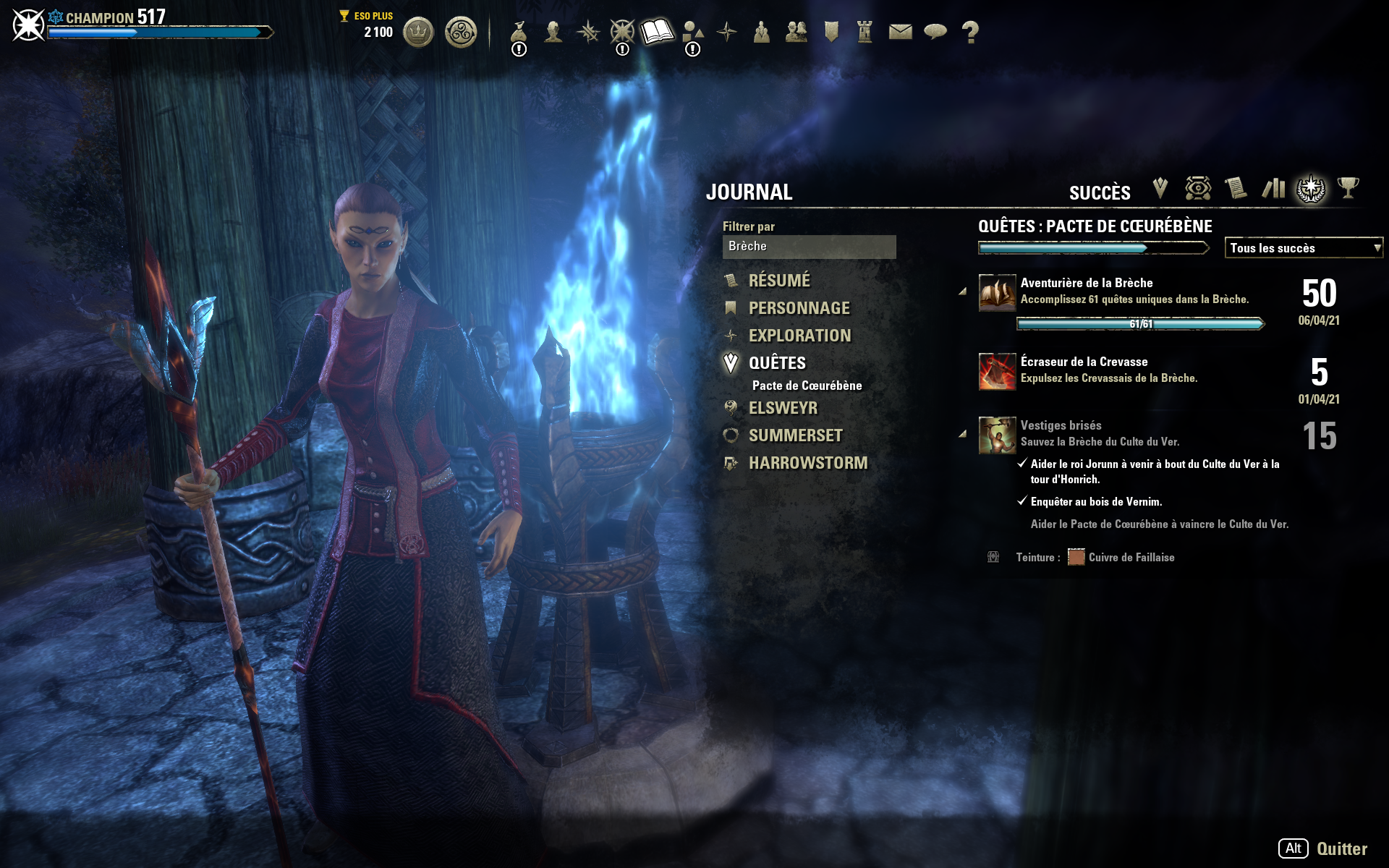Collapse the QUÊTES category

777,363
